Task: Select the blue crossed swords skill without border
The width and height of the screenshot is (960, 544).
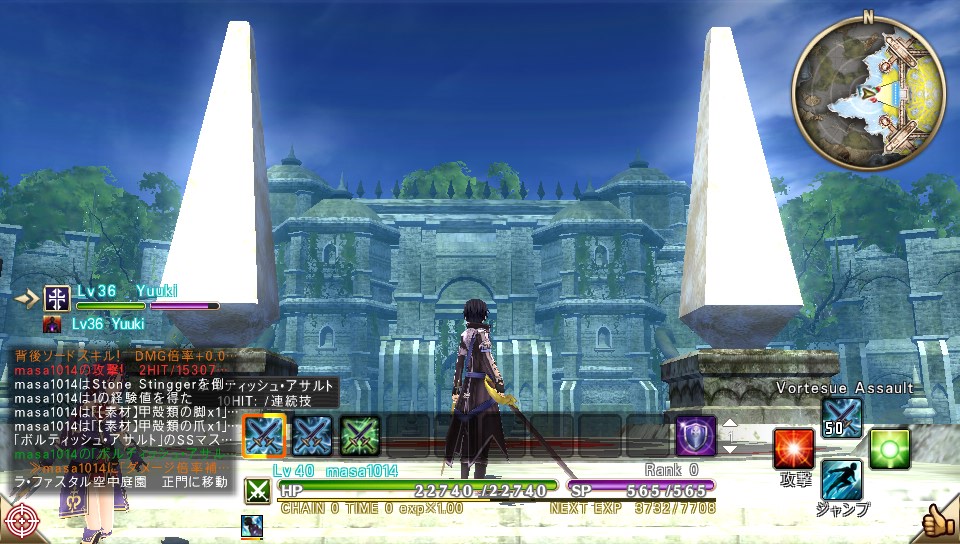Action: coord(312,435)
